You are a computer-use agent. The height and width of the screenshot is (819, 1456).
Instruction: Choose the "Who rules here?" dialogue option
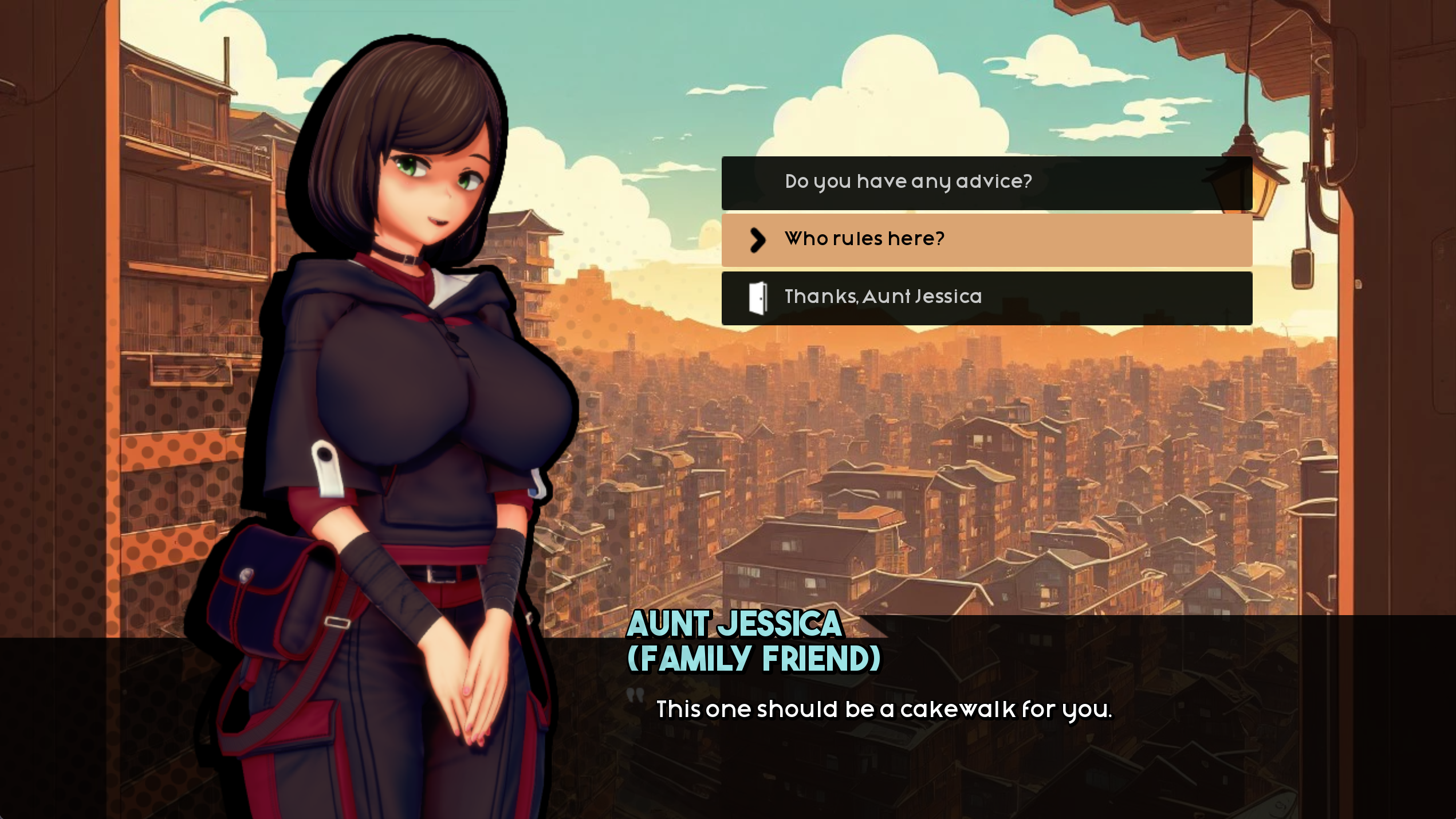point(985,239)
